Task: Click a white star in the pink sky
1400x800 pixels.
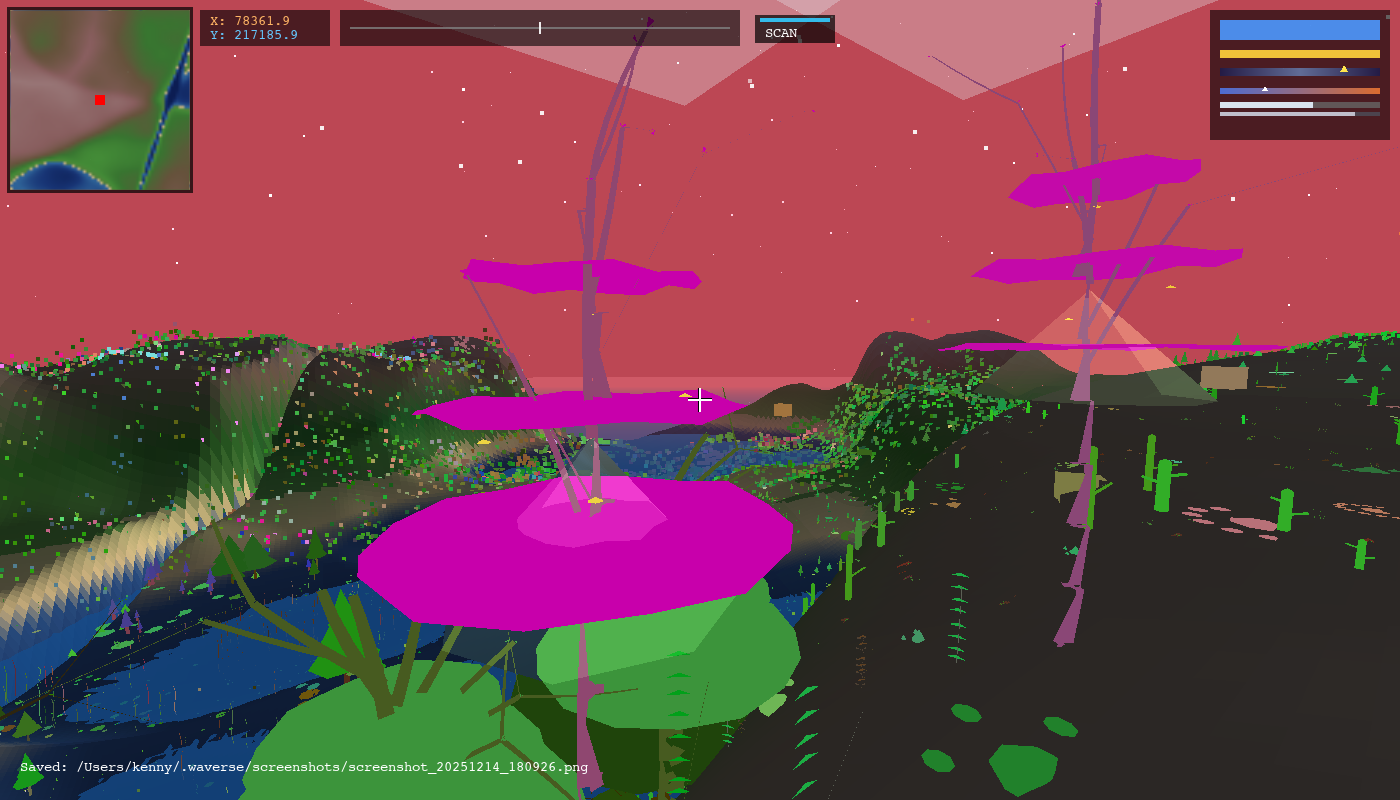Action: point(320,128)
